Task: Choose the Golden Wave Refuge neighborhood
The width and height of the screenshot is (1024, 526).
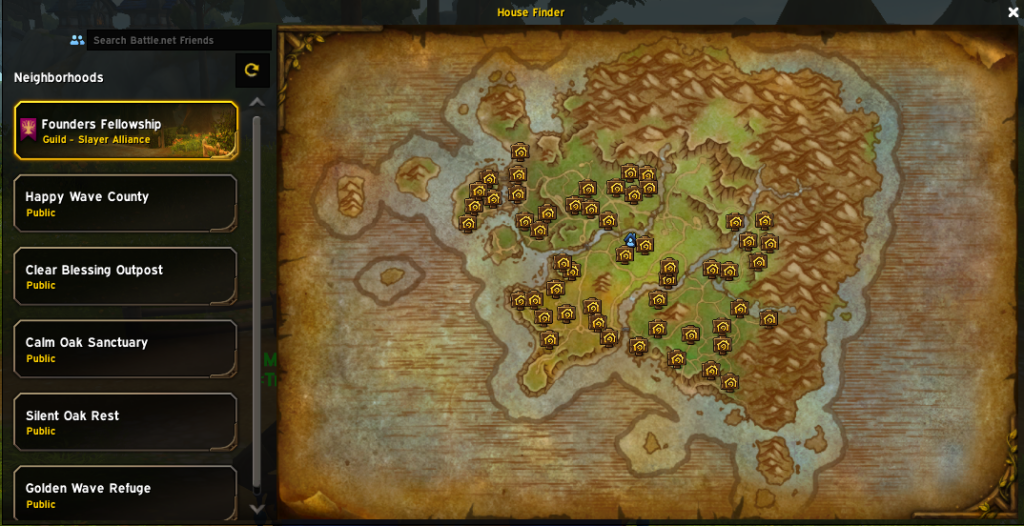Action: coord(126,493)
